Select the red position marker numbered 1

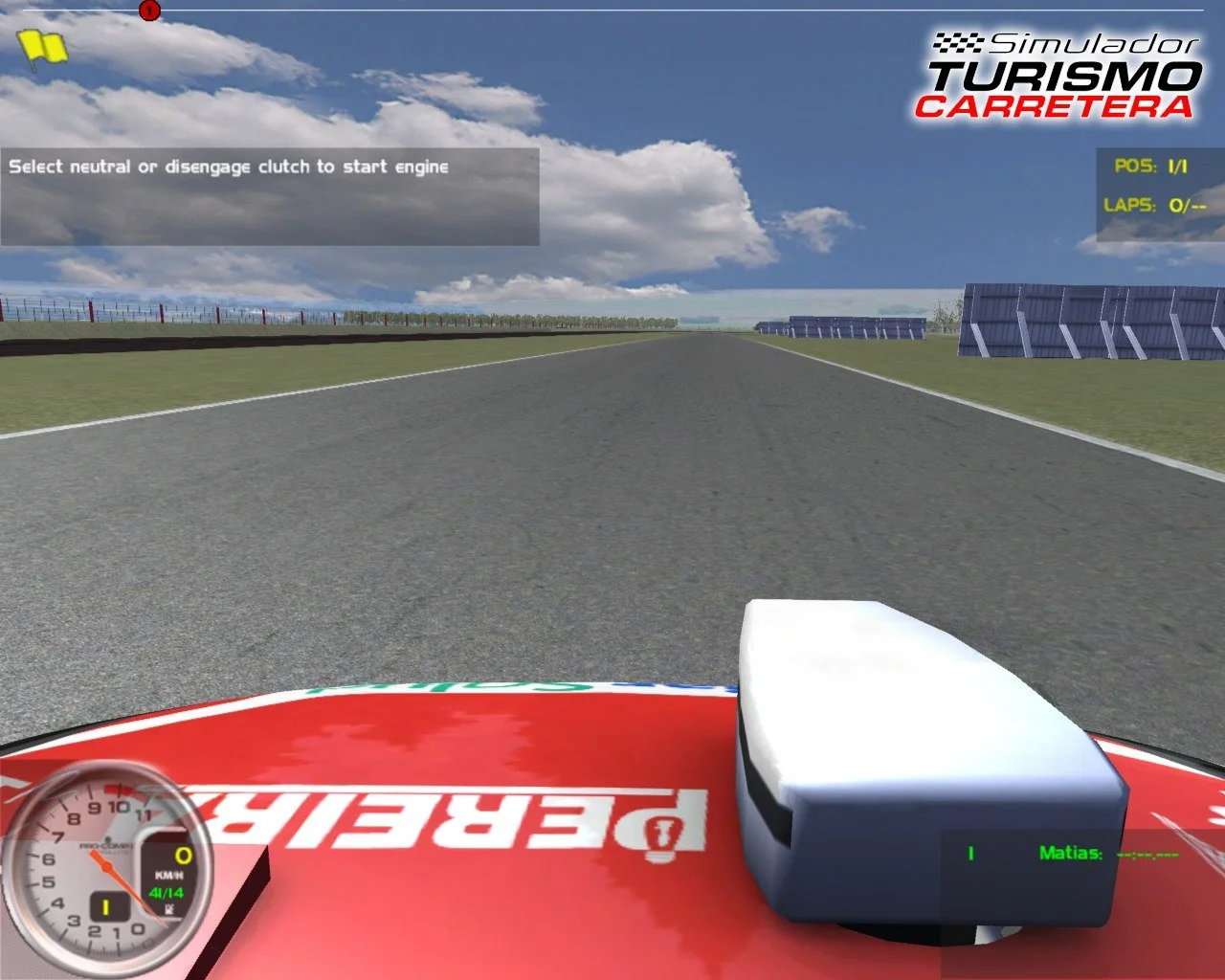click(x=149, y=10)
